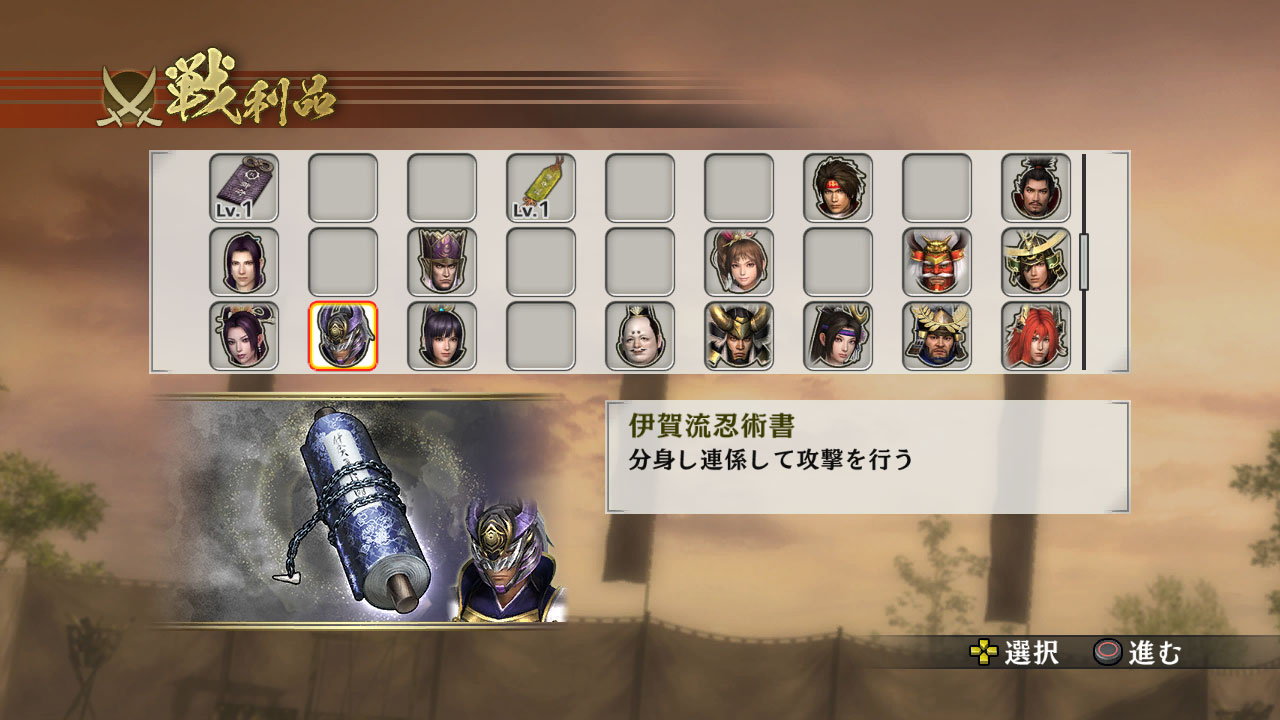Pick the bald smiling monk portrait

641,338
